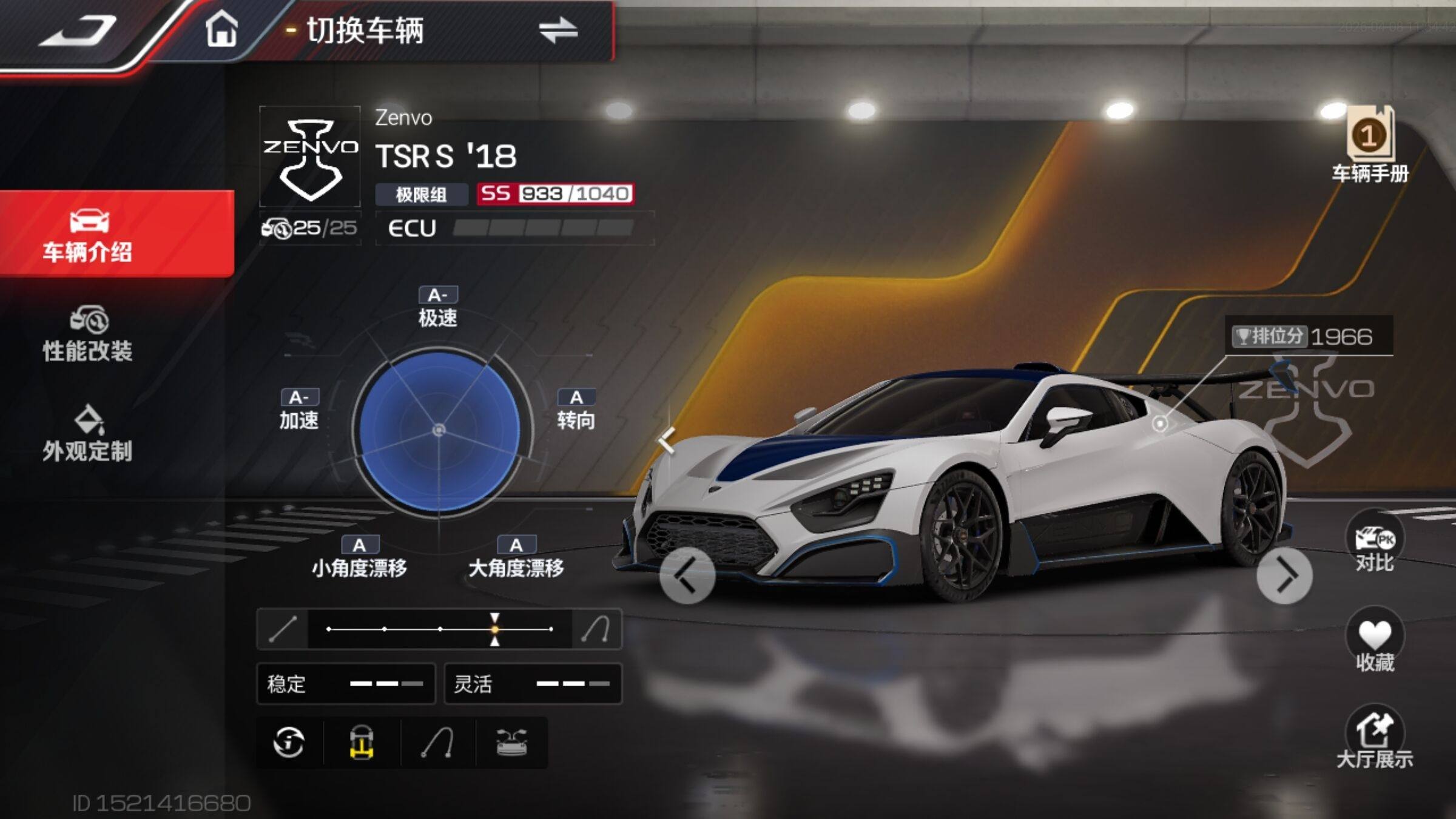Open the 外观定制 customization tab

[88, 434]
